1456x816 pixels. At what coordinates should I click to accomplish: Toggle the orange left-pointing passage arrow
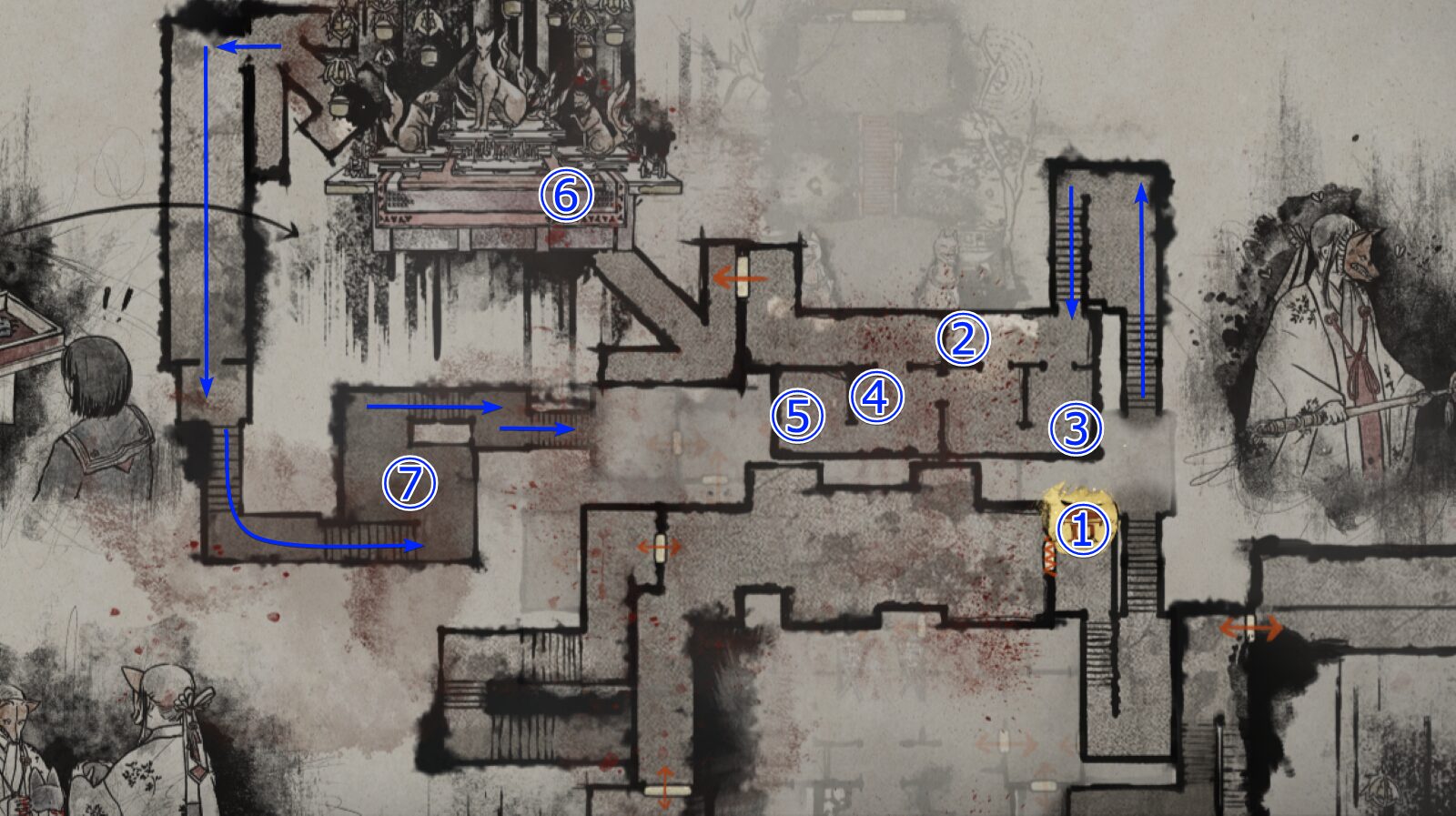(742, 277)
